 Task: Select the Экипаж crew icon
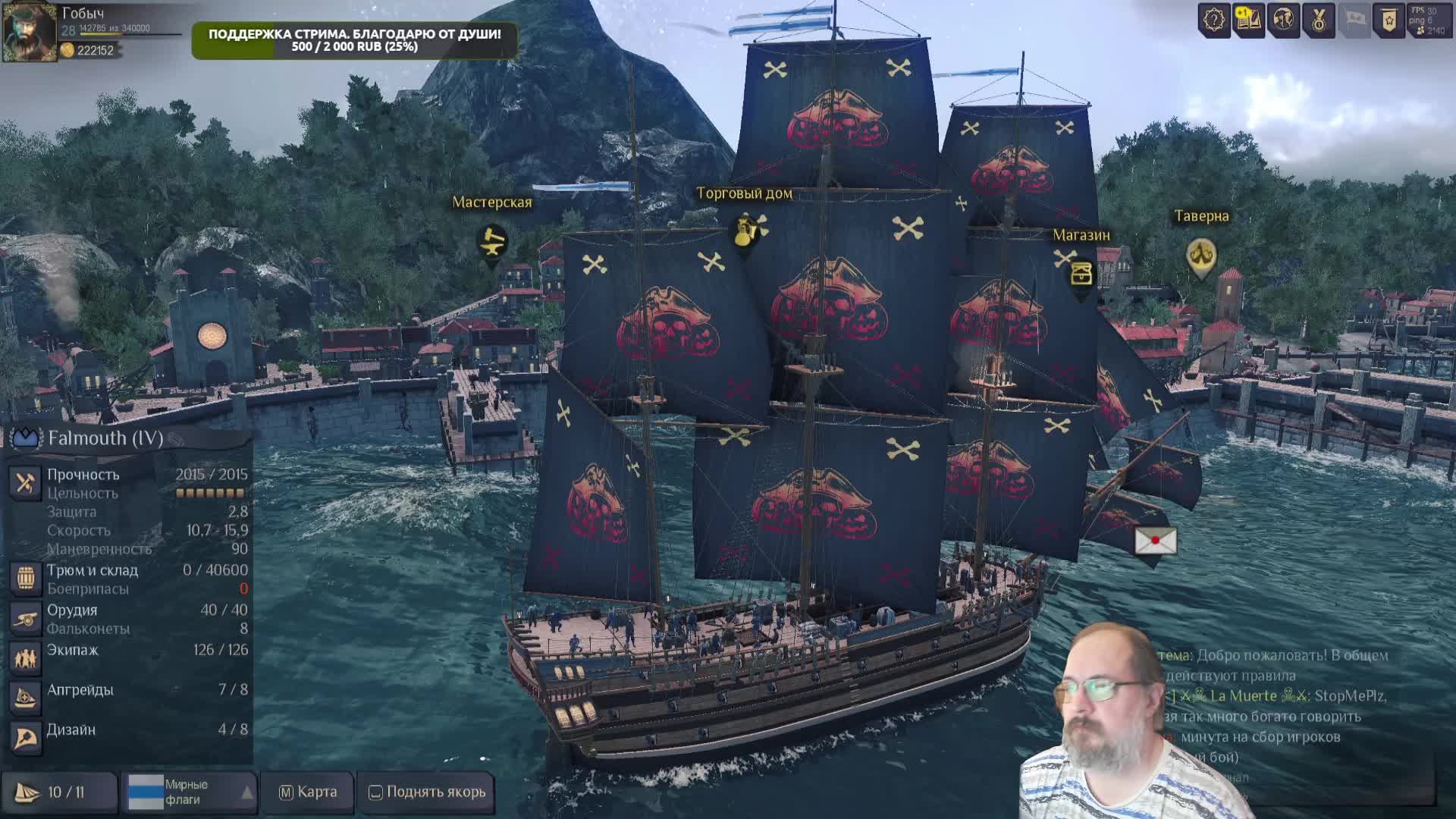(25, 658)
